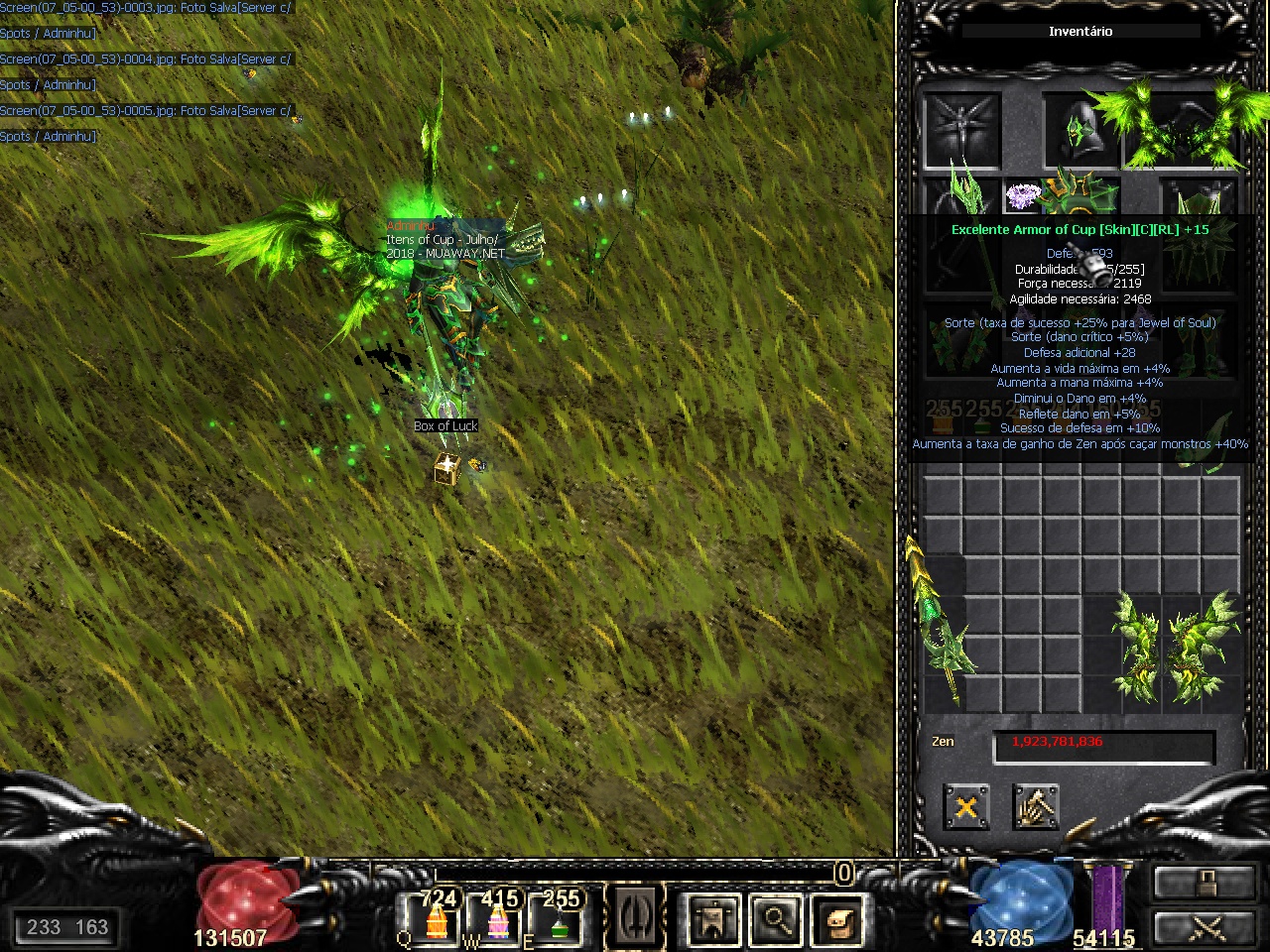Click the crossed swords button
This screenshot has height=952, width=1270.
(x=1205, y=927)
